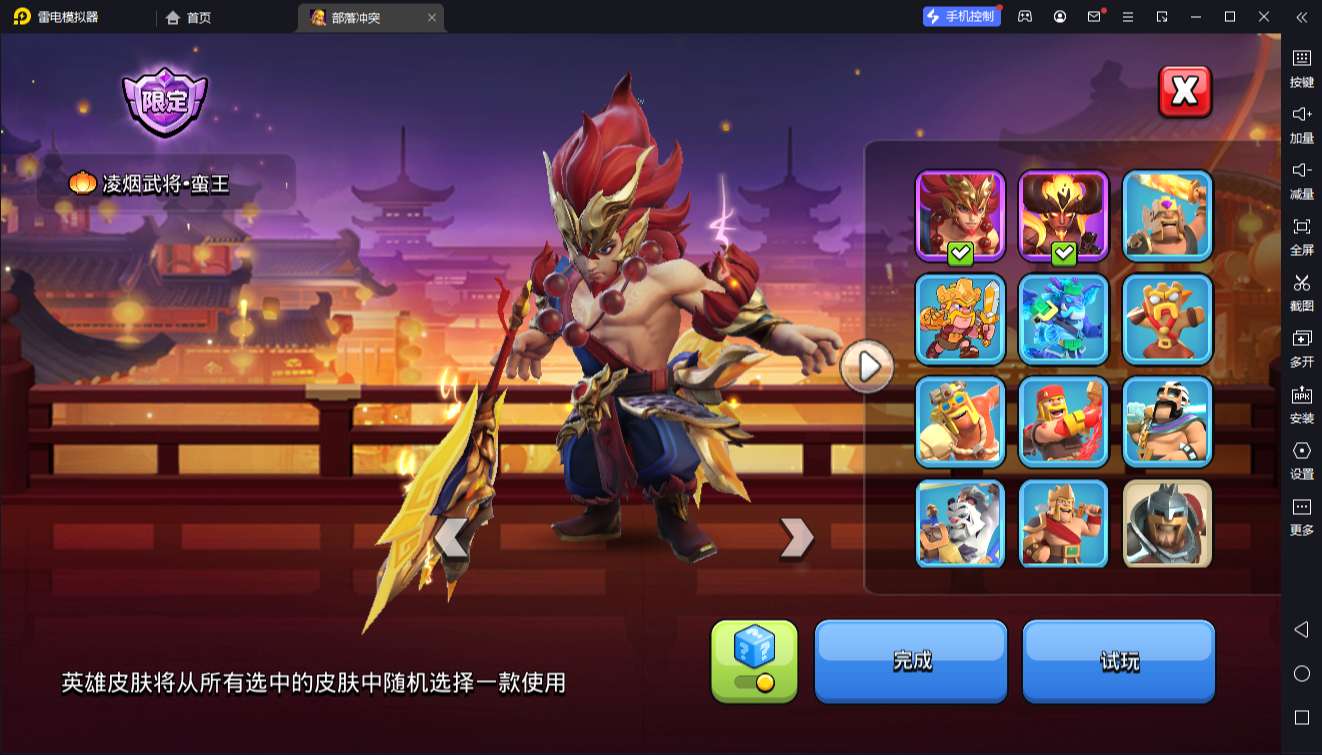Go to the 首页 home tab
The height and width of the screenshot is (755, 1322).
click(191, 17)
